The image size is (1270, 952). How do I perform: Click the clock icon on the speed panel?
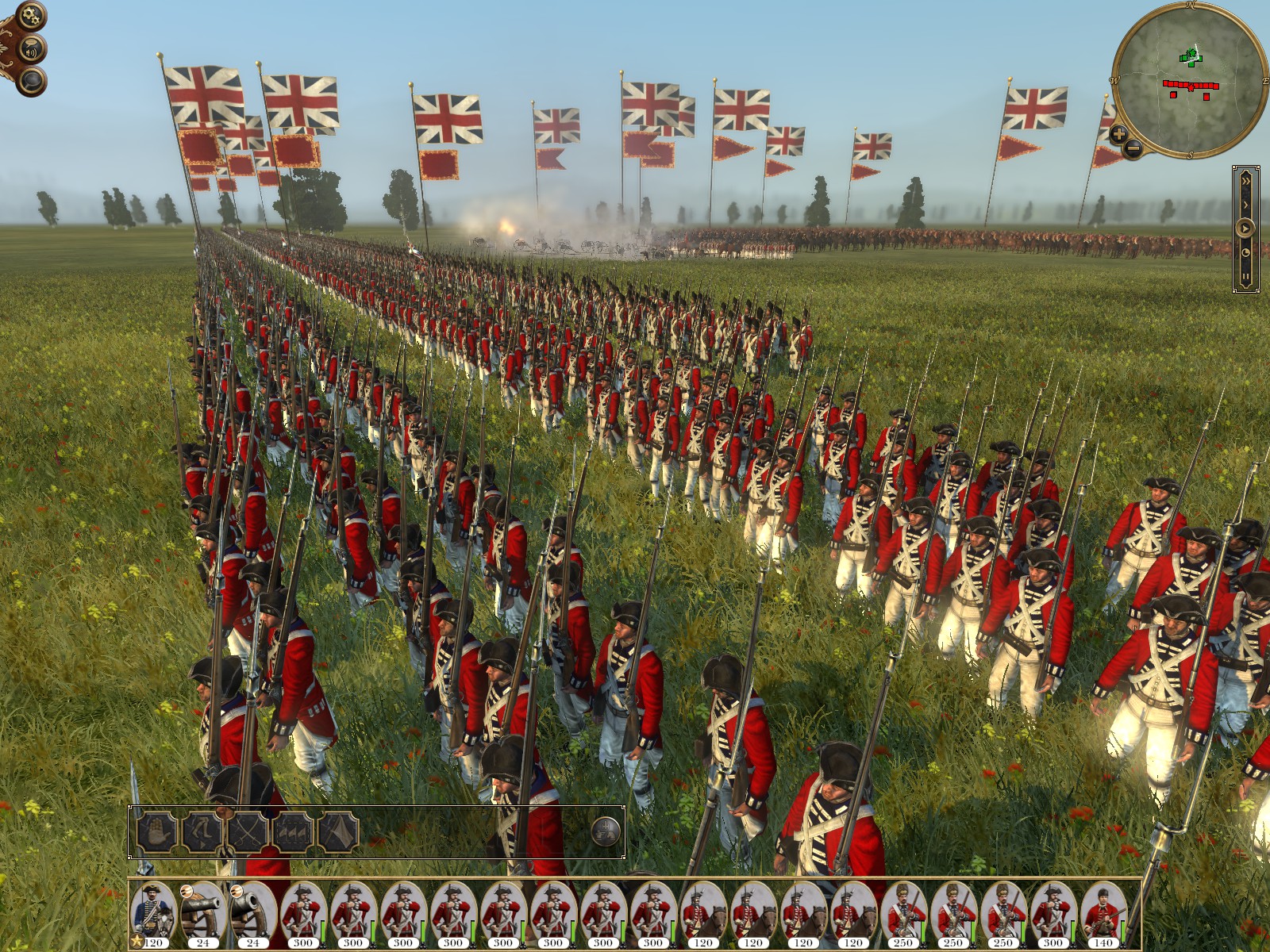[x=1246, y=252]
